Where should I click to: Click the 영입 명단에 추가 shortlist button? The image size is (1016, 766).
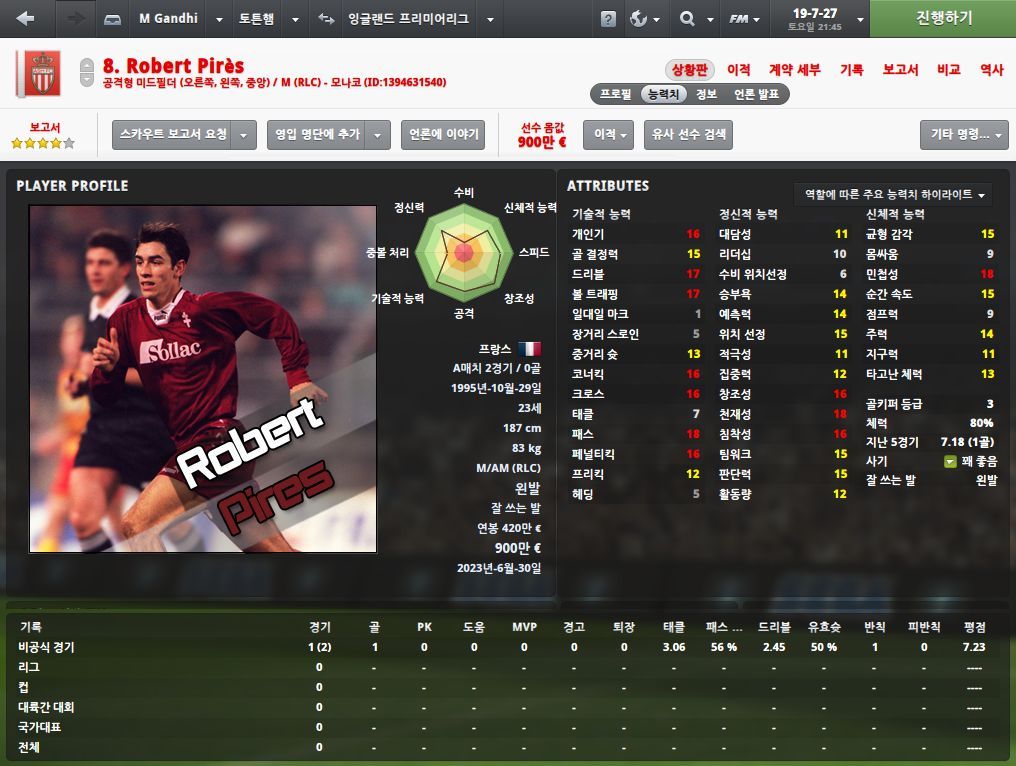pos(316,135)
